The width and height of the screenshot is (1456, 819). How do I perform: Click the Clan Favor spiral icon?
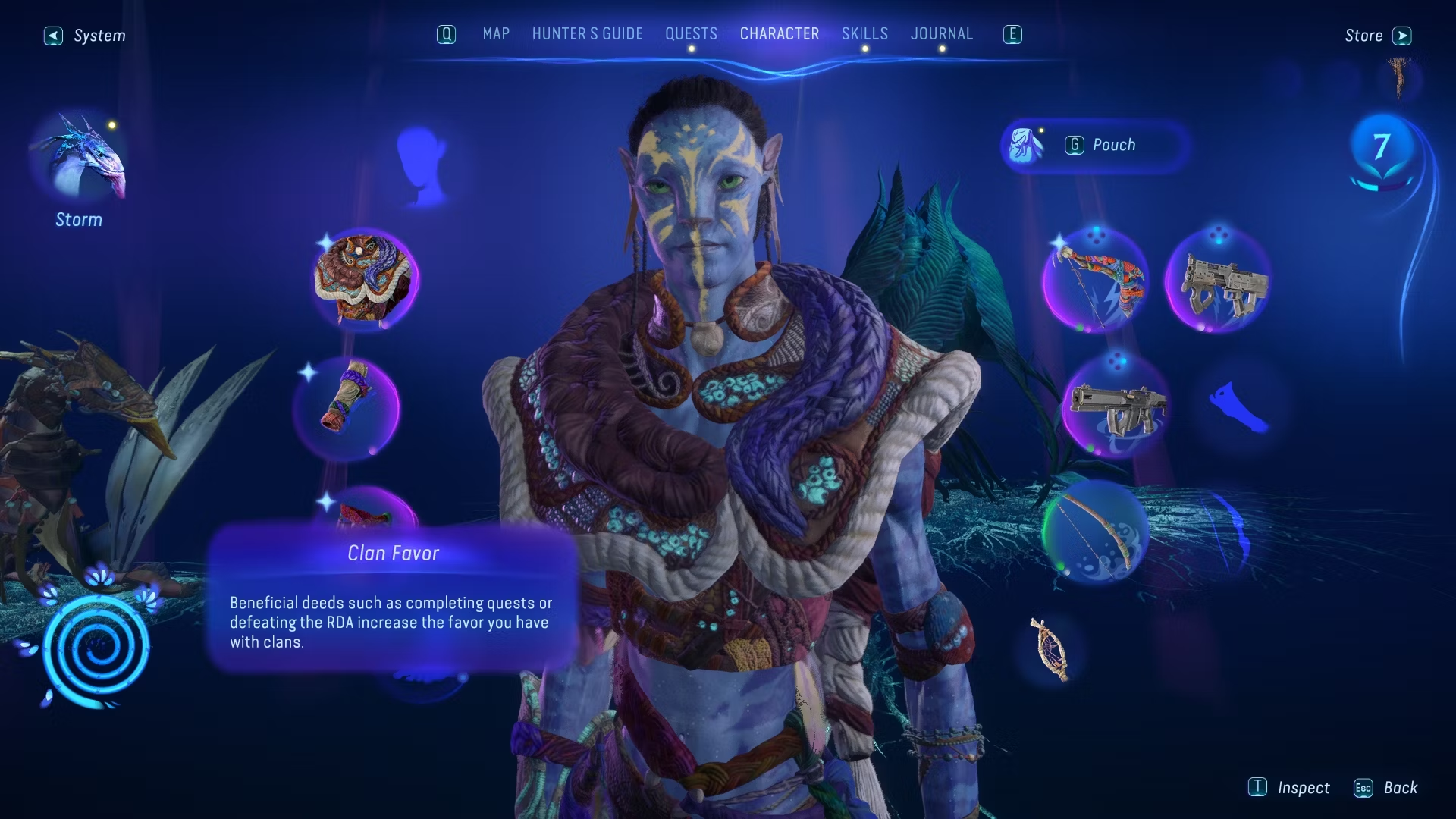point(96,649)
